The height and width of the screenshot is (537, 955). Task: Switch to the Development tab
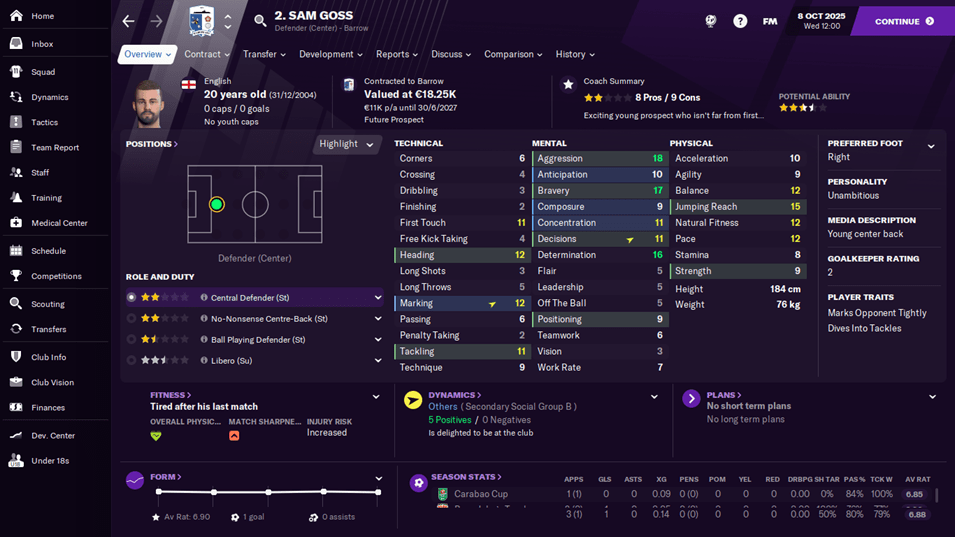331,55
